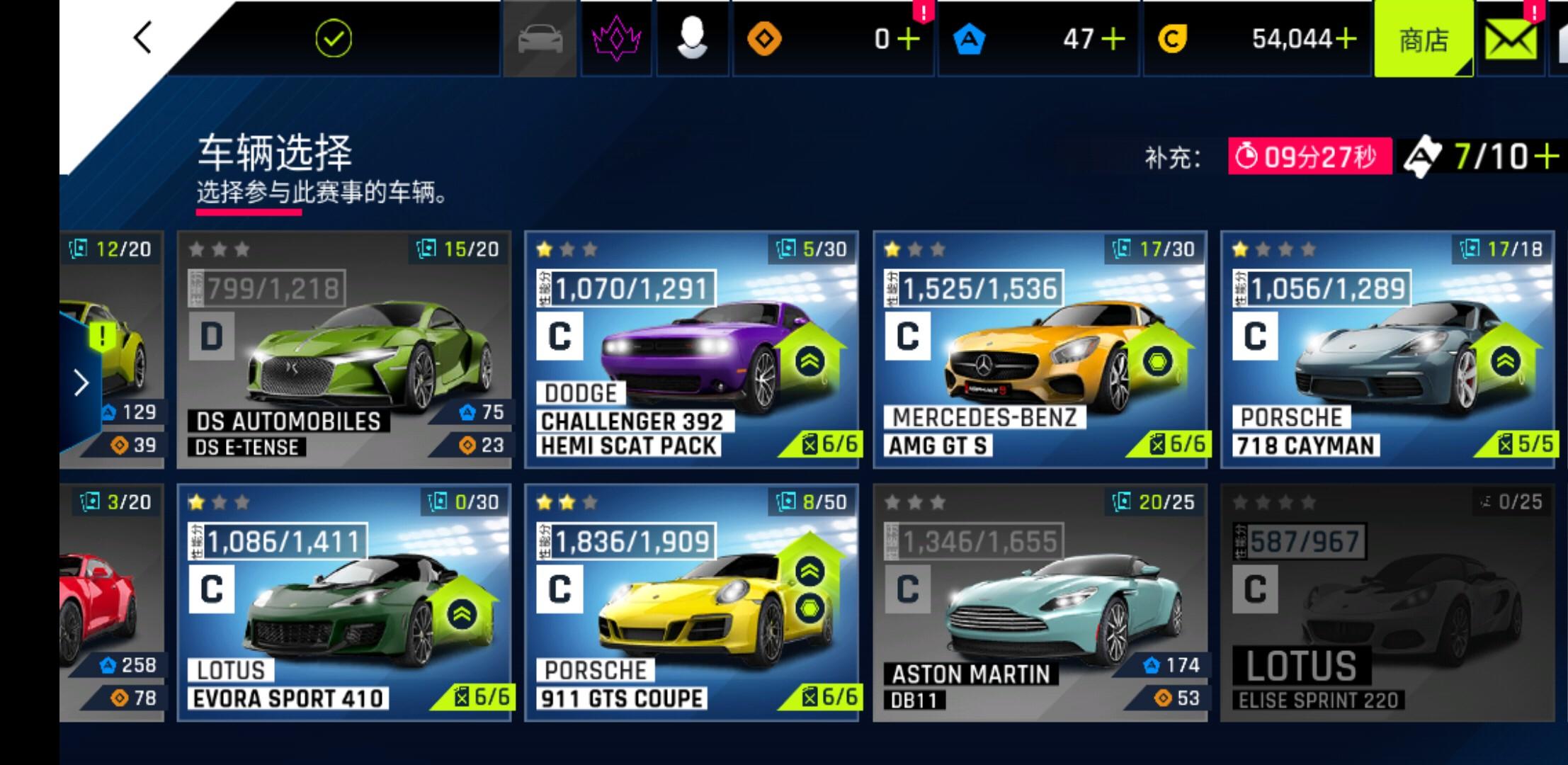Click the green checkmark icon

[x=333, y=39]
